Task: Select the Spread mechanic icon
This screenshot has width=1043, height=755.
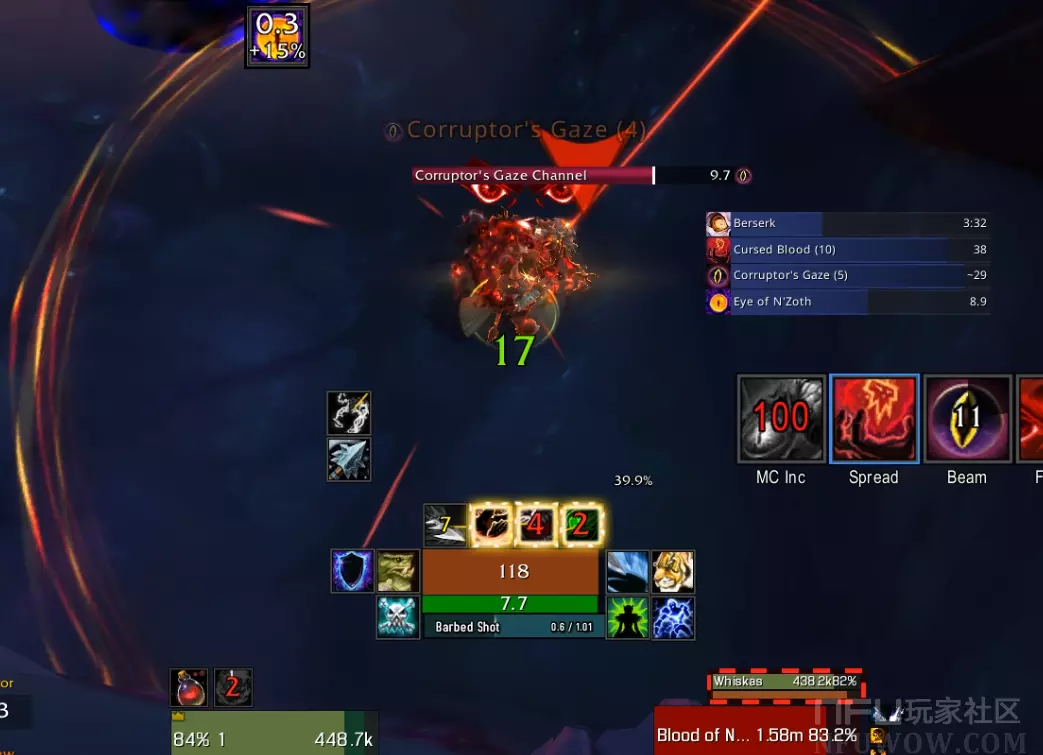Action: click(x=874, y=419)
